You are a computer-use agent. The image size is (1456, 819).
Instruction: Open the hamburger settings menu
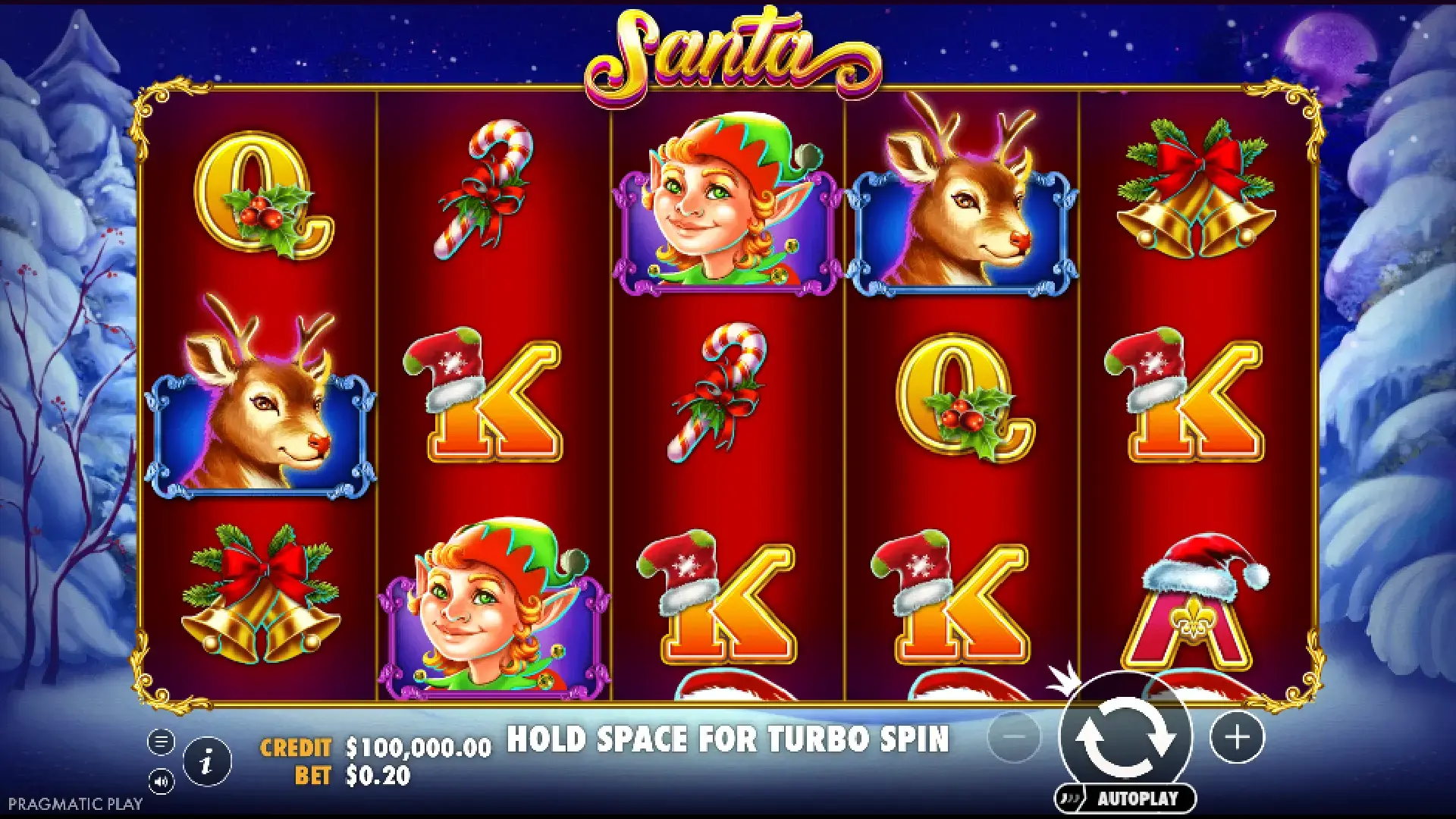pyautogui.click(x=161, y=741)
